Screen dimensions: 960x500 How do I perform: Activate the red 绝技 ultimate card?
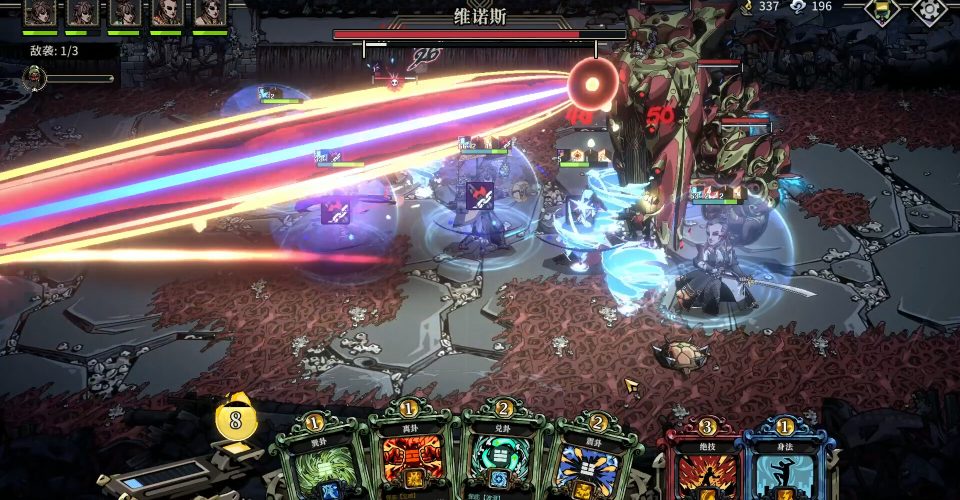point(706,465)
